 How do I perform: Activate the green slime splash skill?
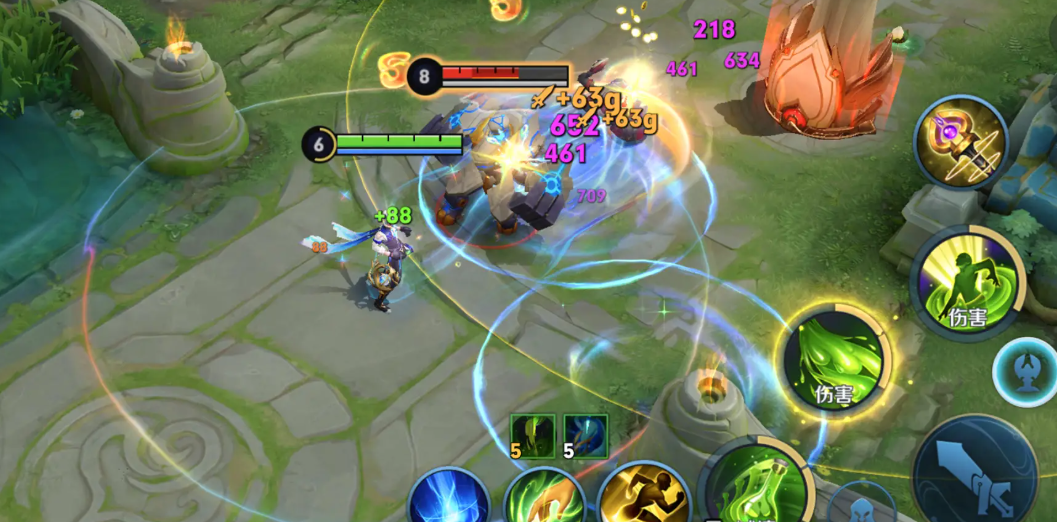coord(833,359)
